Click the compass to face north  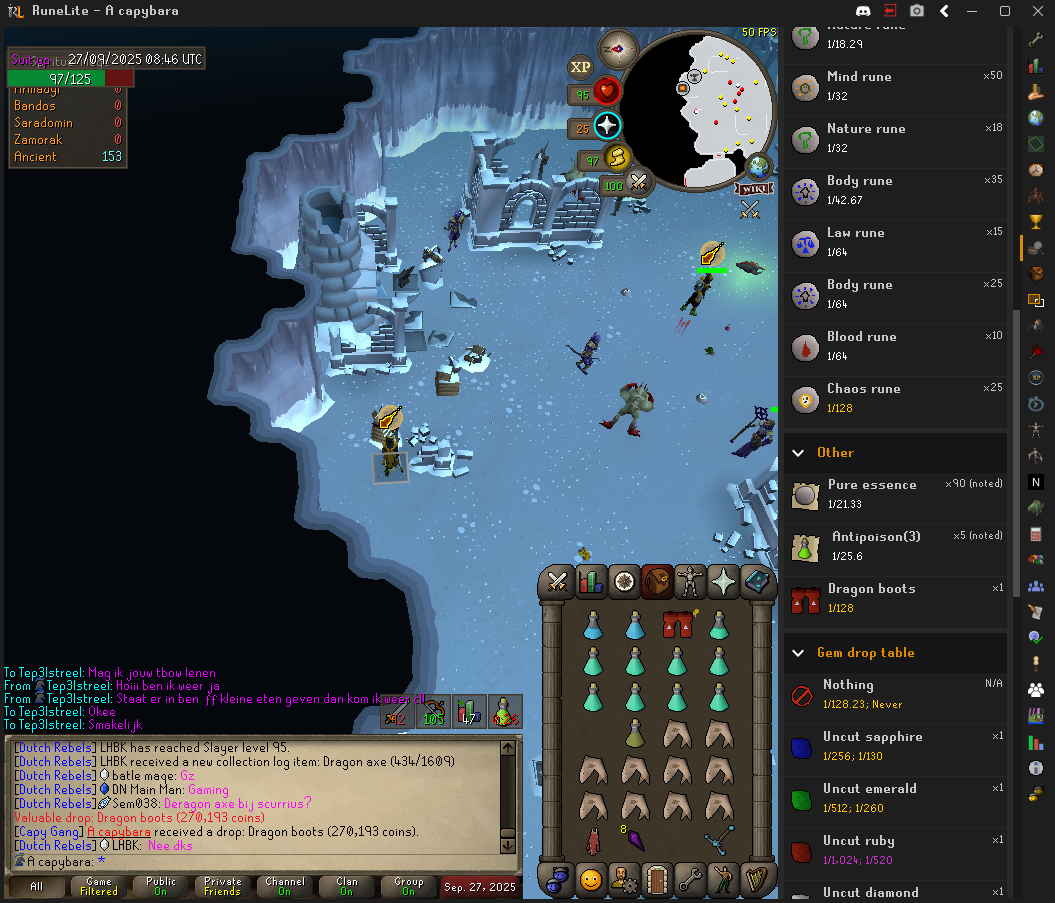[x=618, y=48]
